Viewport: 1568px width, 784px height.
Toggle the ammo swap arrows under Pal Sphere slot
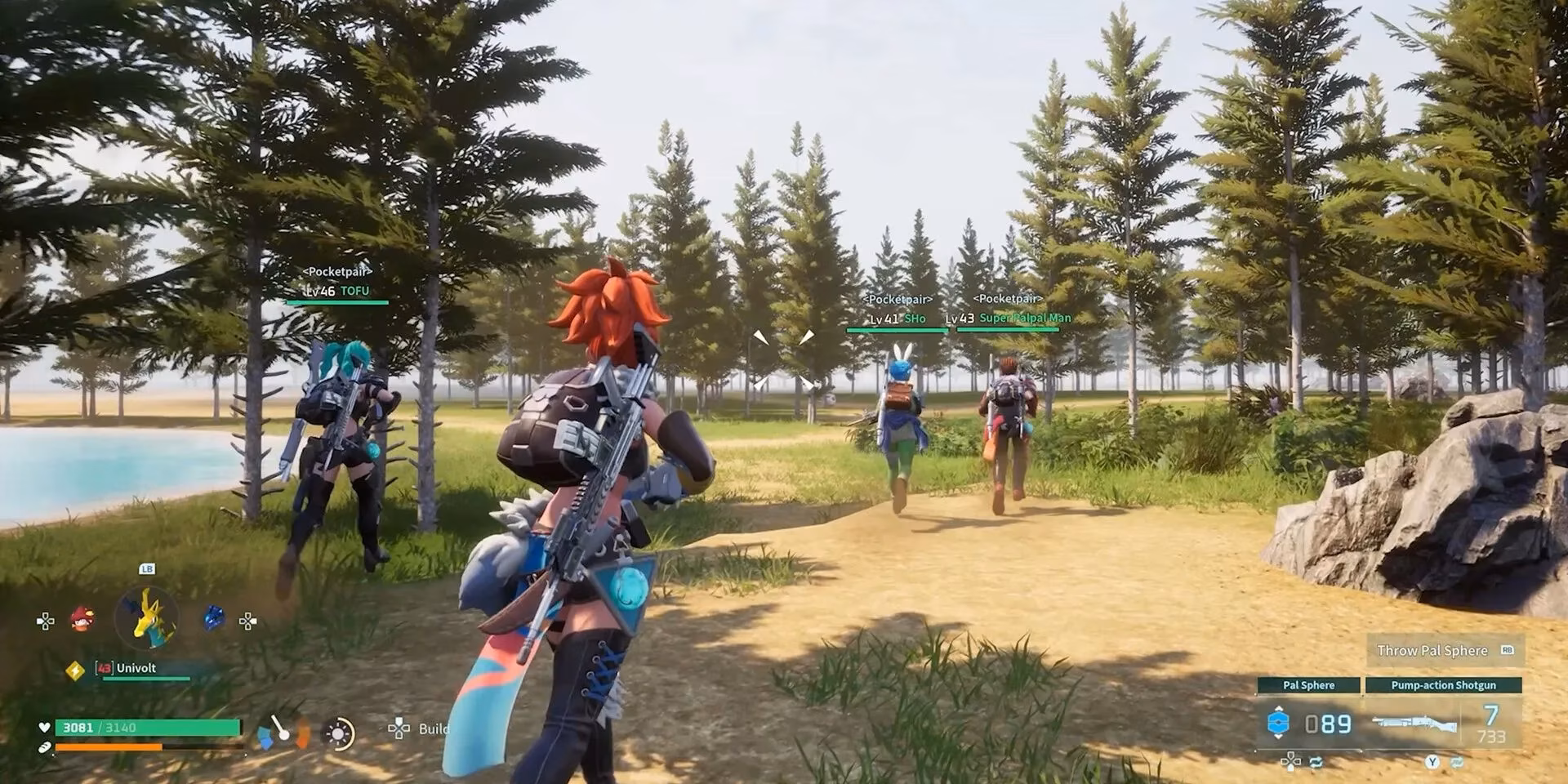(x=1316, y=760)
